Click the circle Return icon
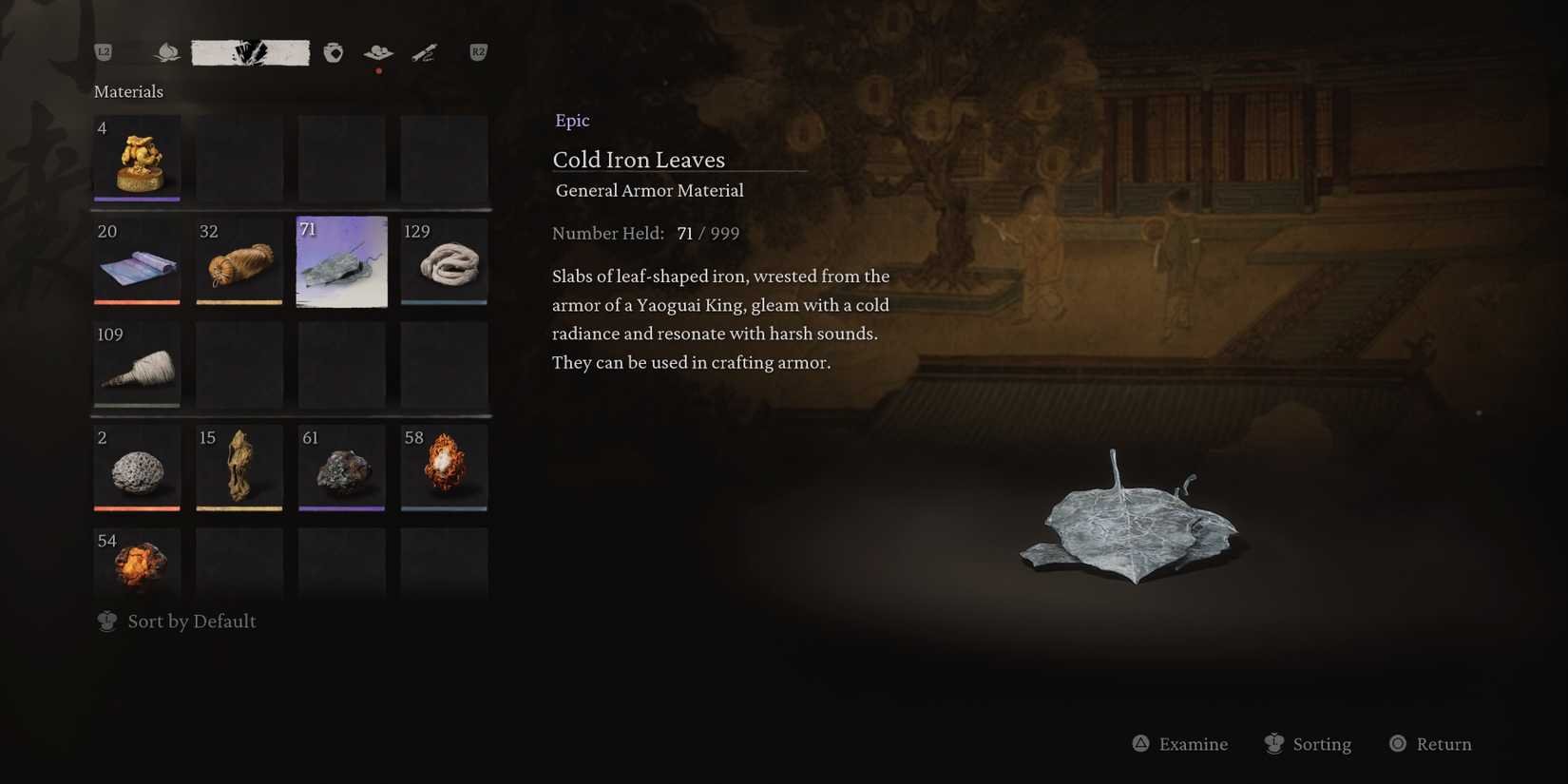 [x=1397, y=744]
